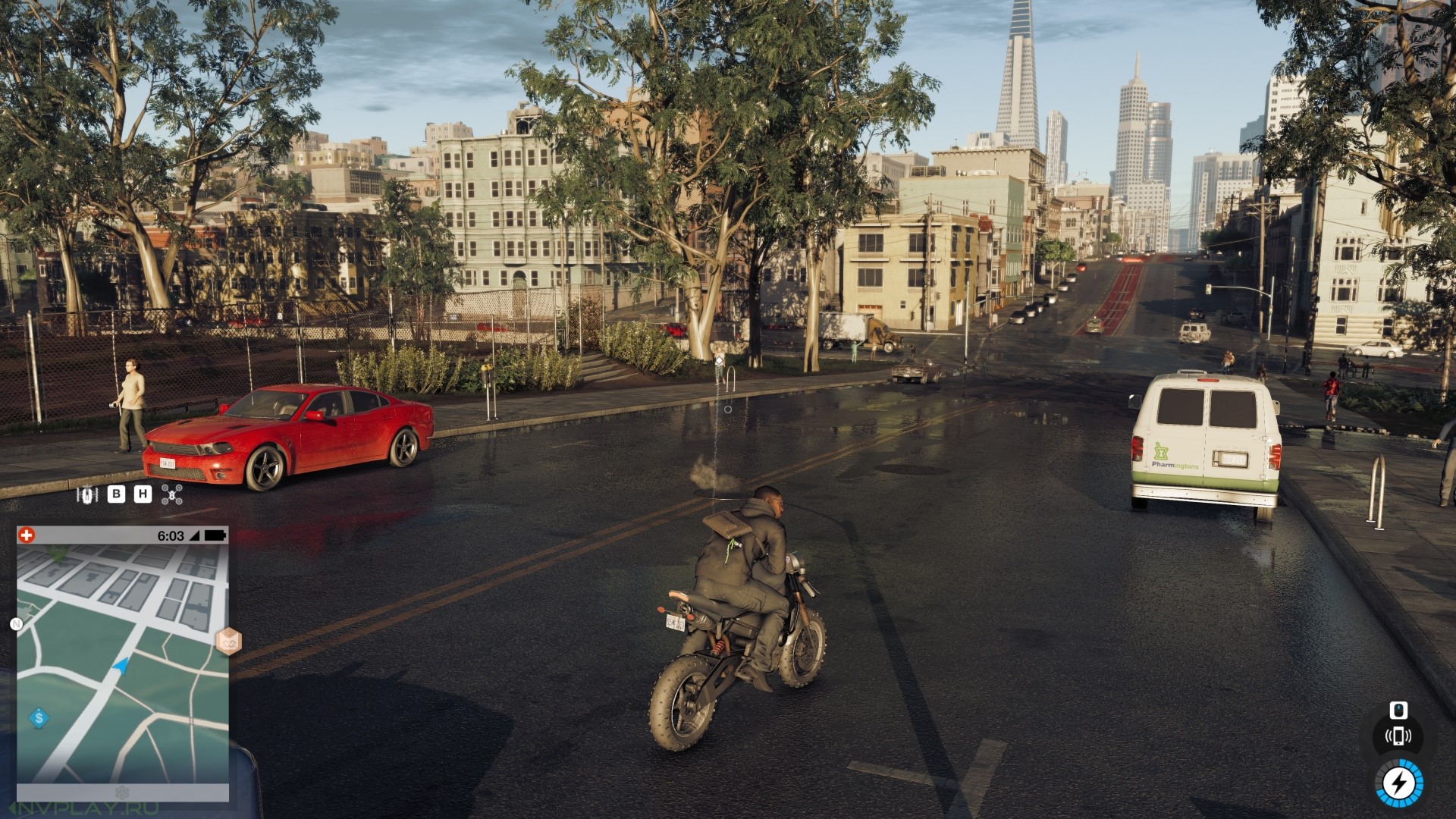Activate the vibrating phone hack icon

tap(1398, 736)
